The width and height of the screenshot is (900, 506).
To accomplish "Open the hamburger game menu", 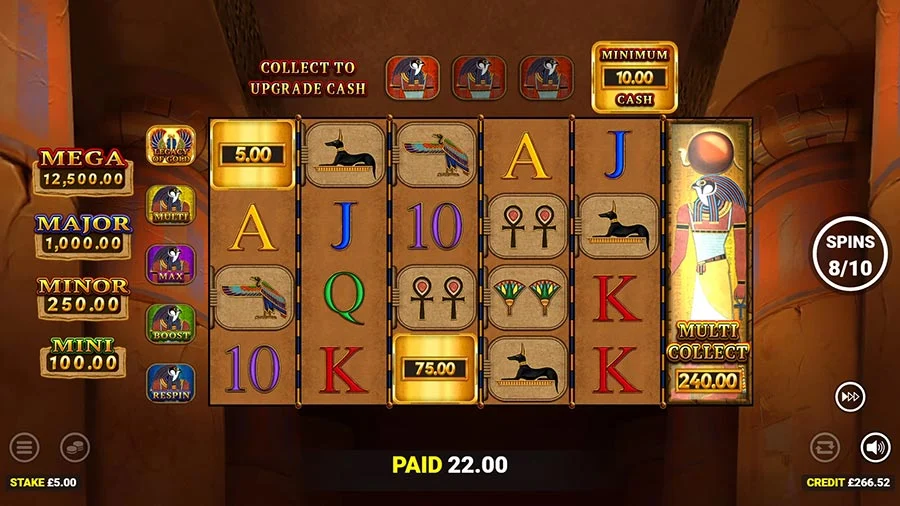I will pyautogui.click(x=24, y=447).
